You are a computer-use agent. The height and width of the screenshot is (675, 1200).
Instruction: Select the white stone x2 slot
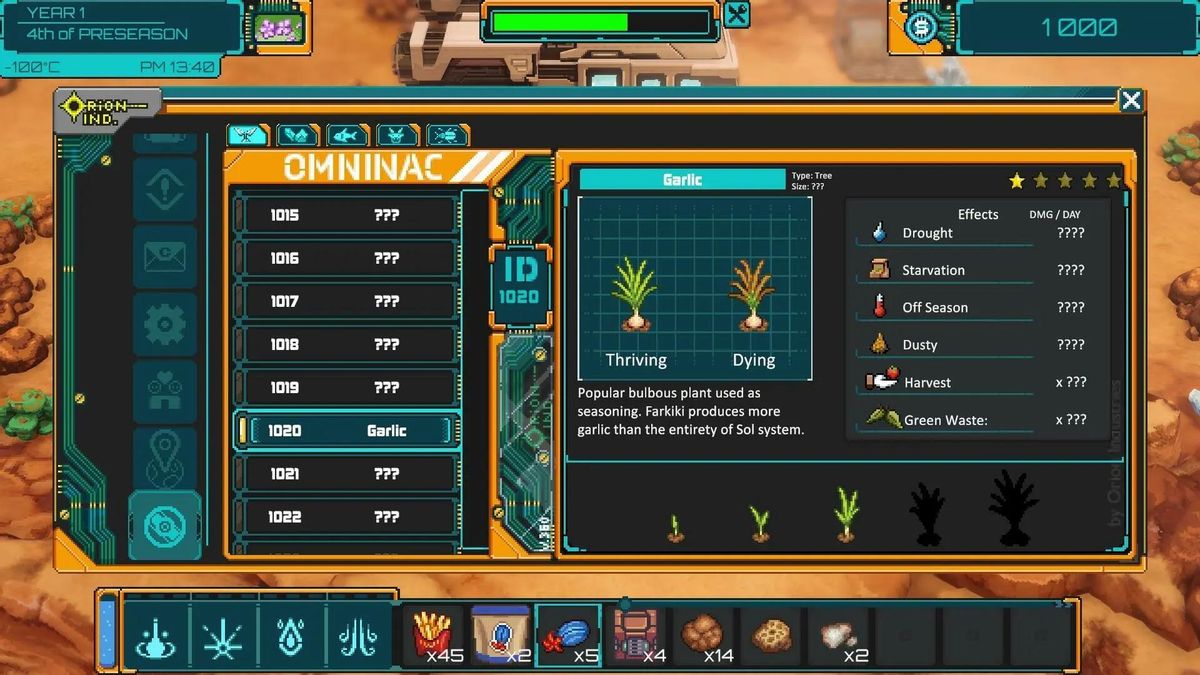(x=840, y=635)
